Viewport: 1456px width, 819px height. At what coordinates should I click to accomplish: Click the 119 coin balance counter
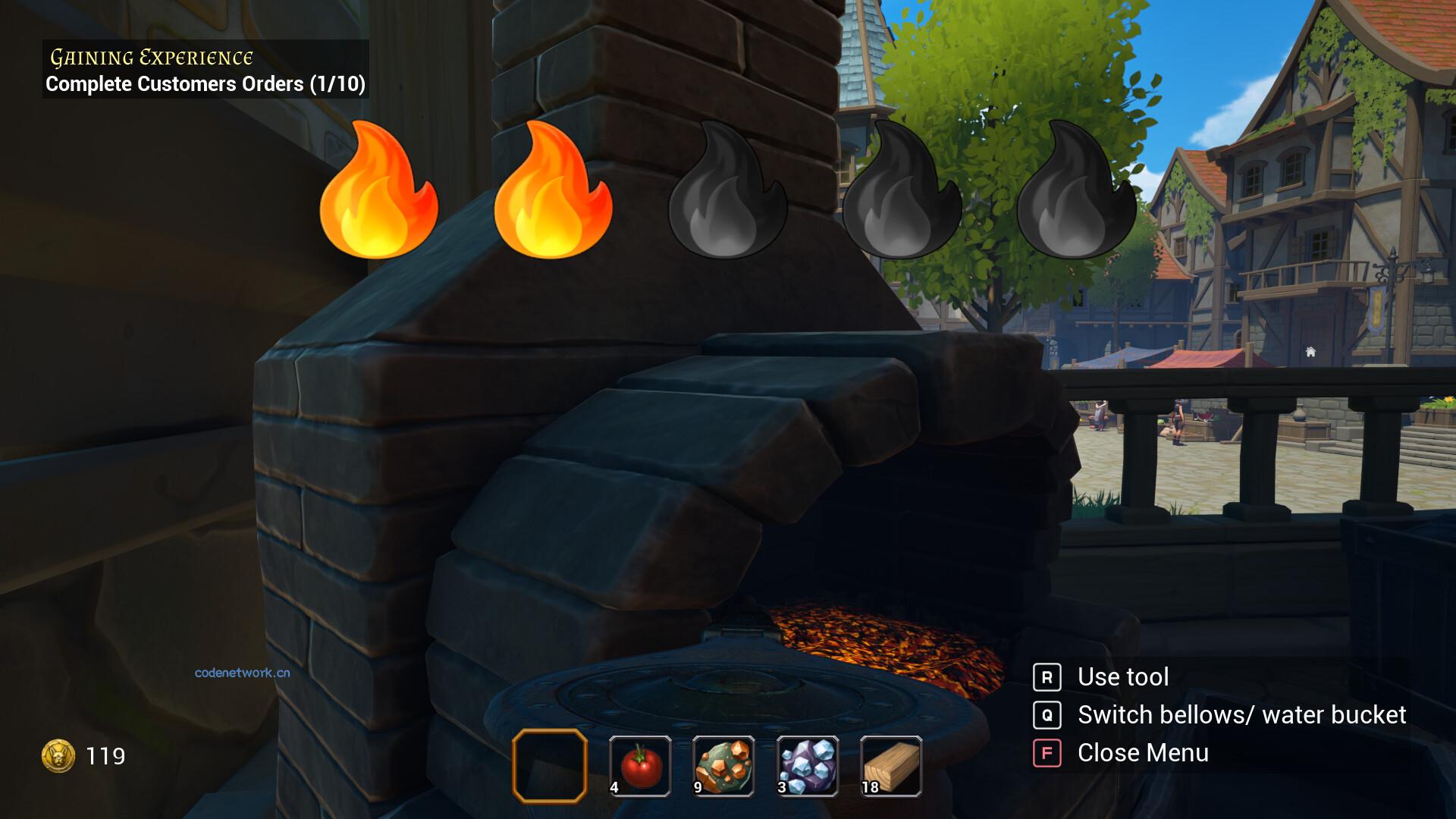tap(106, 755)
